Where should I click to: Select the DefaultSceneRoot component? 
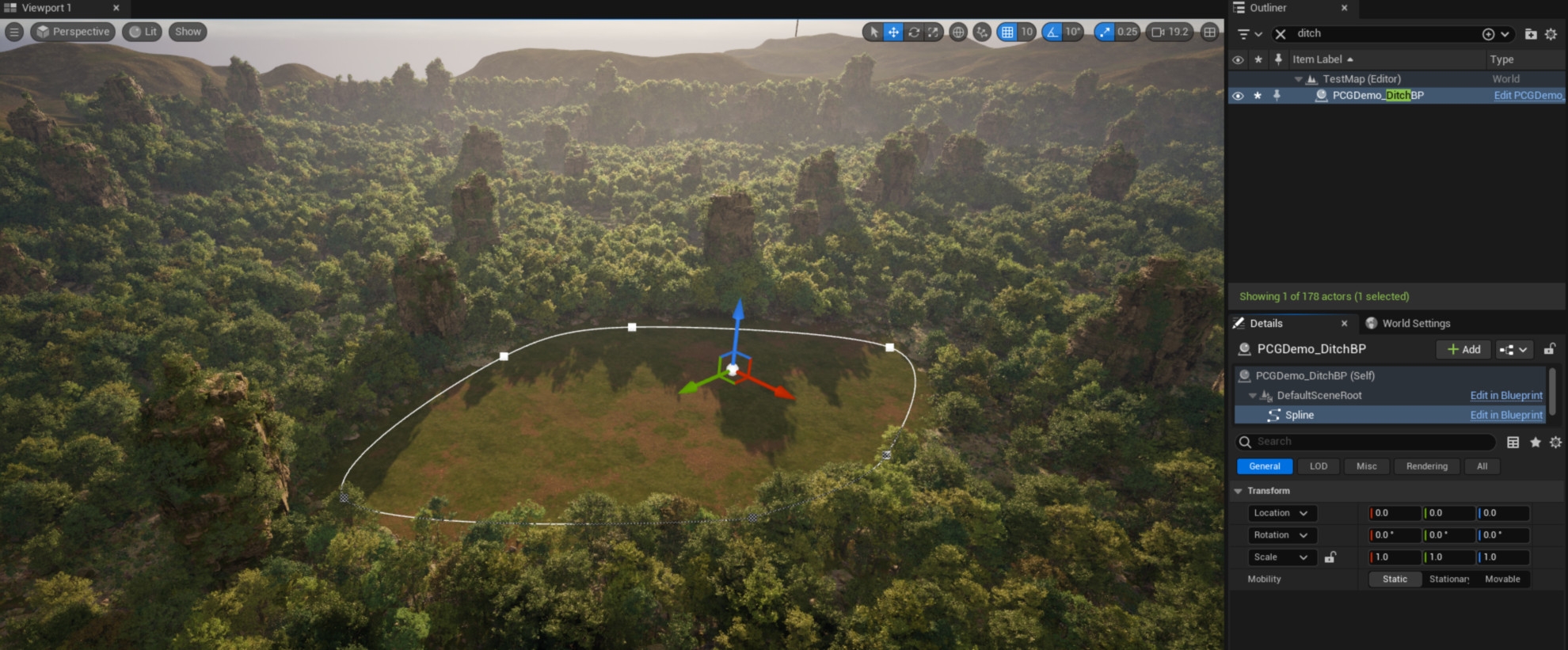click(1319, 395)
